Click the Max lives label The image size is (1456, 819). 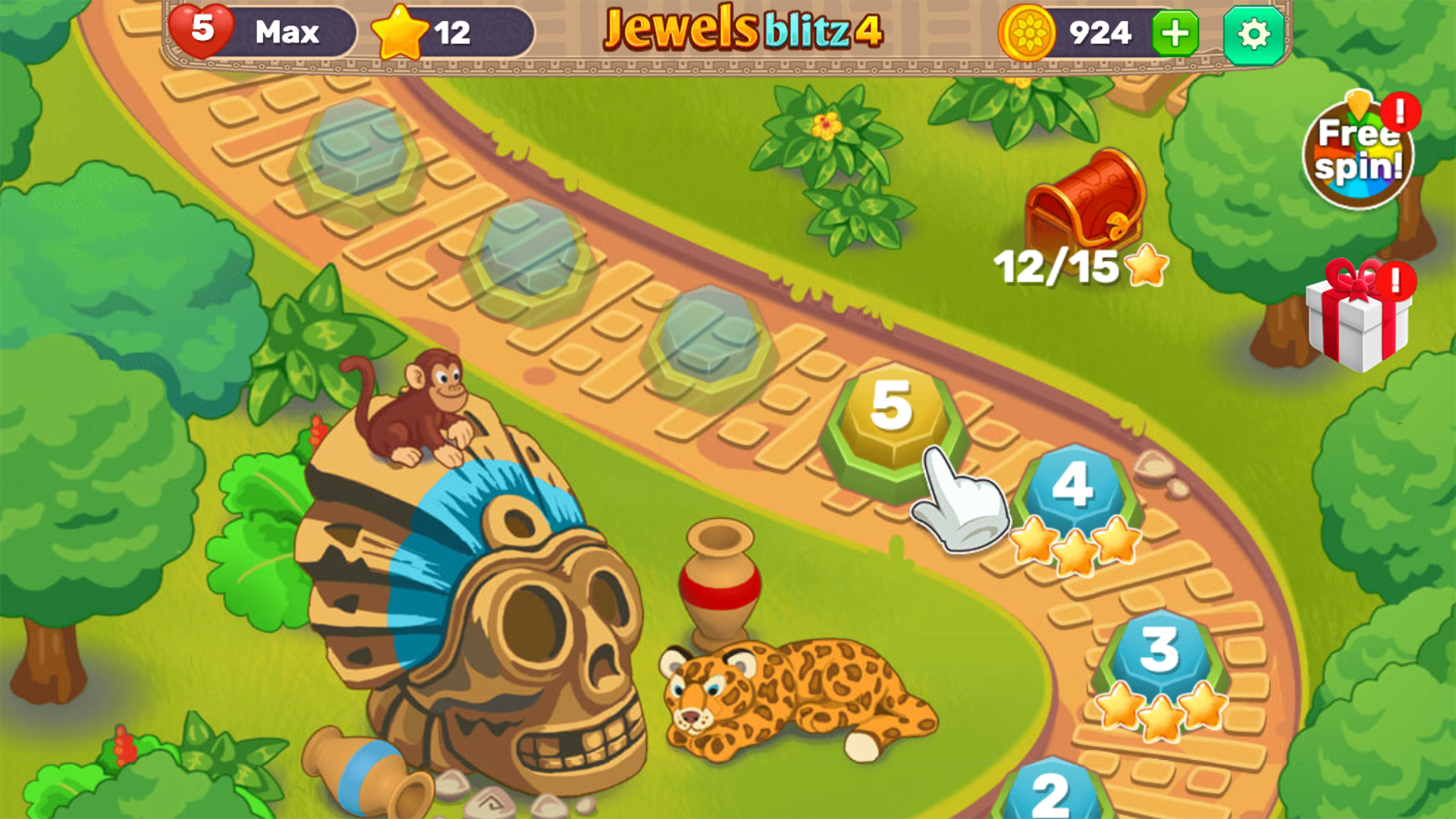(x=287, y=32)
